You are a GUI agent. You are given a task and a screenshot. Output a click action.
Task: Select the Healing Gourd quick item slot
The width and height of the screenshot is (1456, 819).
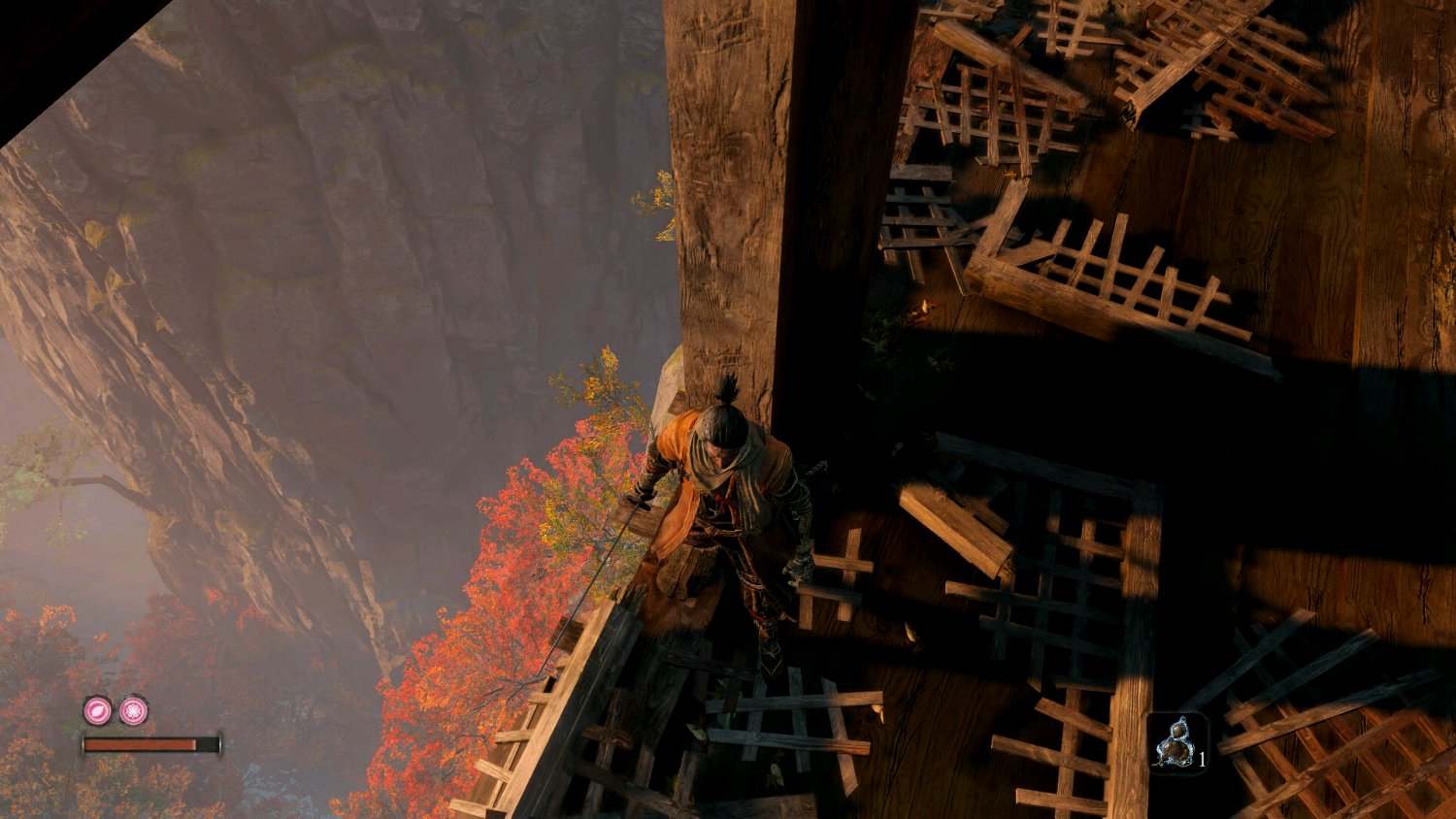1177,742
